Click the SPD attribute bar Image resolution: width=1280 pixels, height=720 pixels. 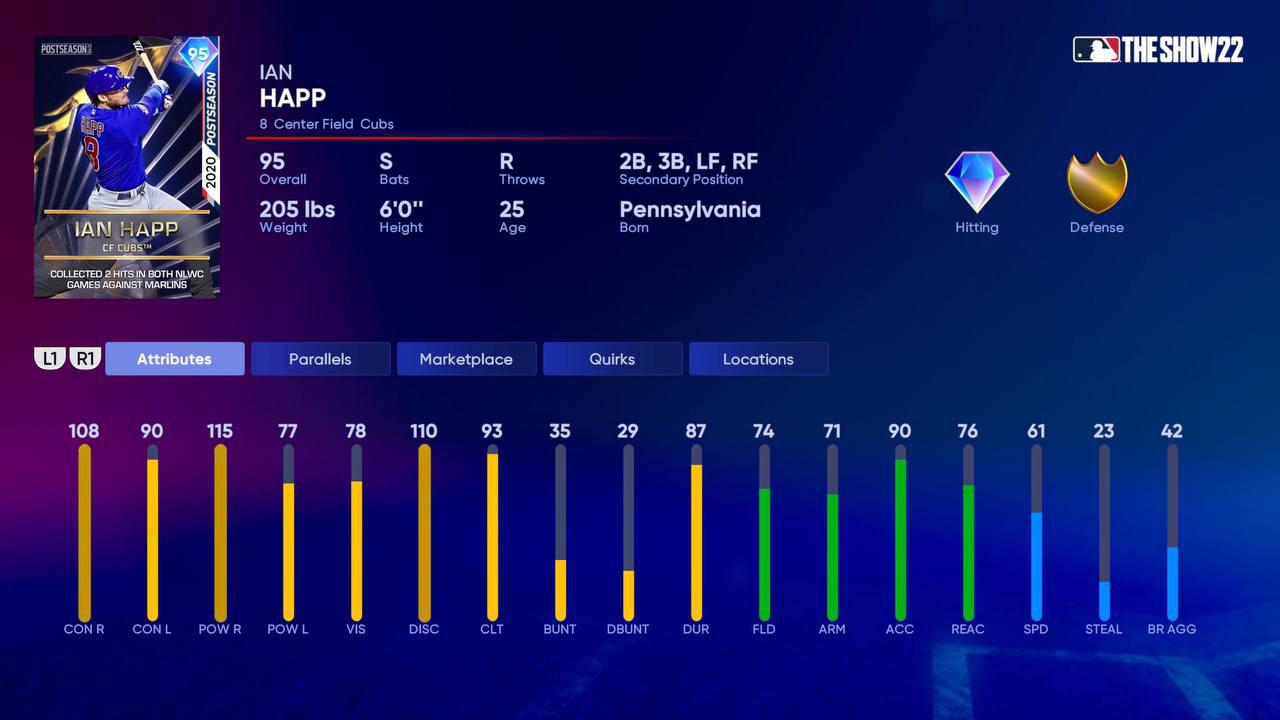tap(1036, 530)
